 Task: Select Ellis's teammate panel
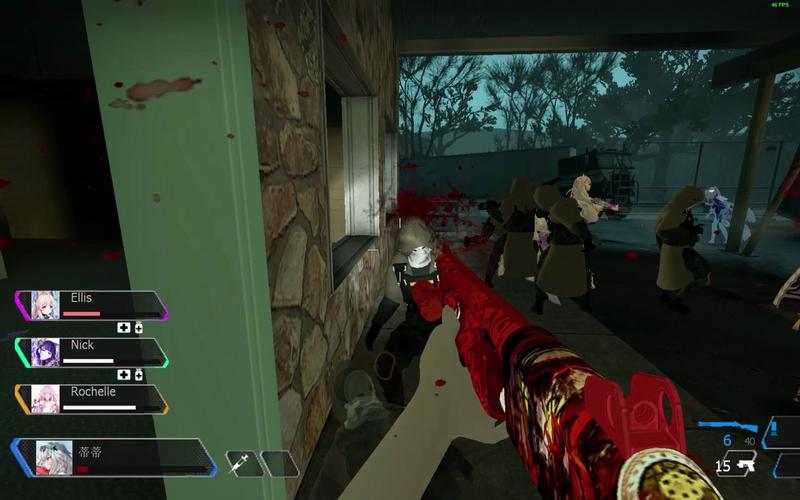coord(92,305)
